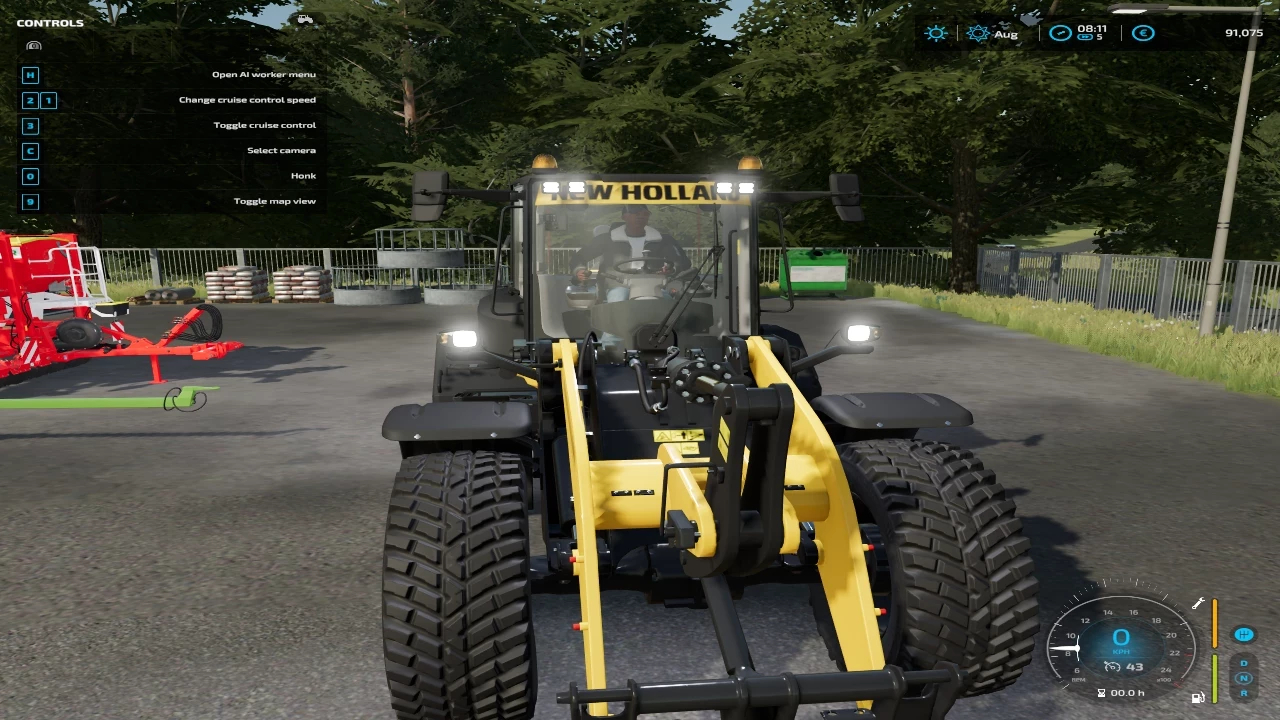This screenshot has width=1280, height=720.
Task: Click the sunny weather icon
Action: click(936, 33)
